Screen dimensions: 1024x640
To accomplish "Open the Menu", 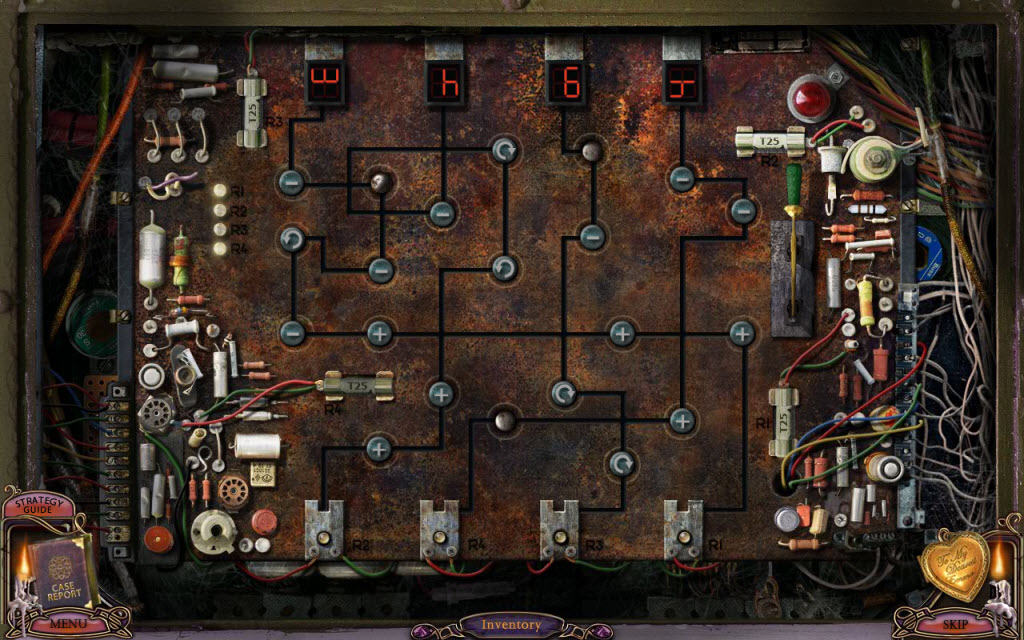I will pyautogui.click(x=68, y=624).
